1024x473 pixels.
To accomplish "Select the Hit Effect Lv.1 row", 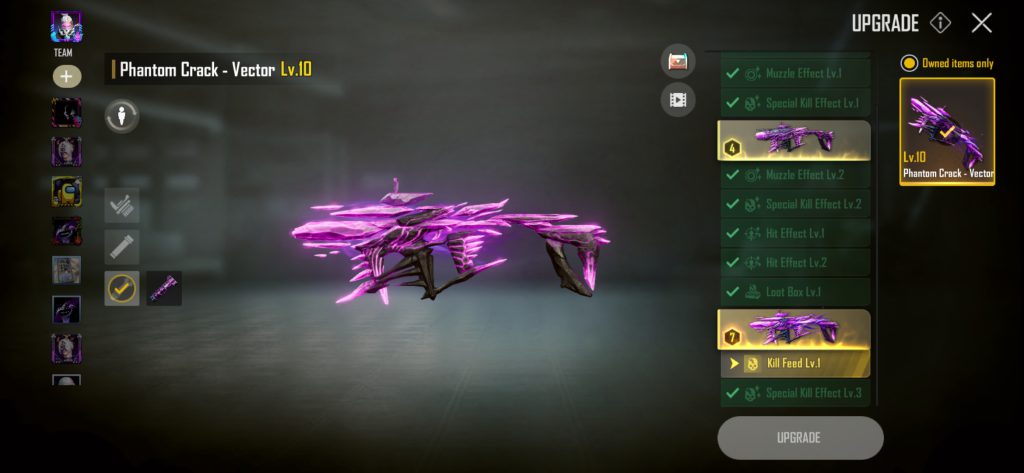I will tap(795, 233).
